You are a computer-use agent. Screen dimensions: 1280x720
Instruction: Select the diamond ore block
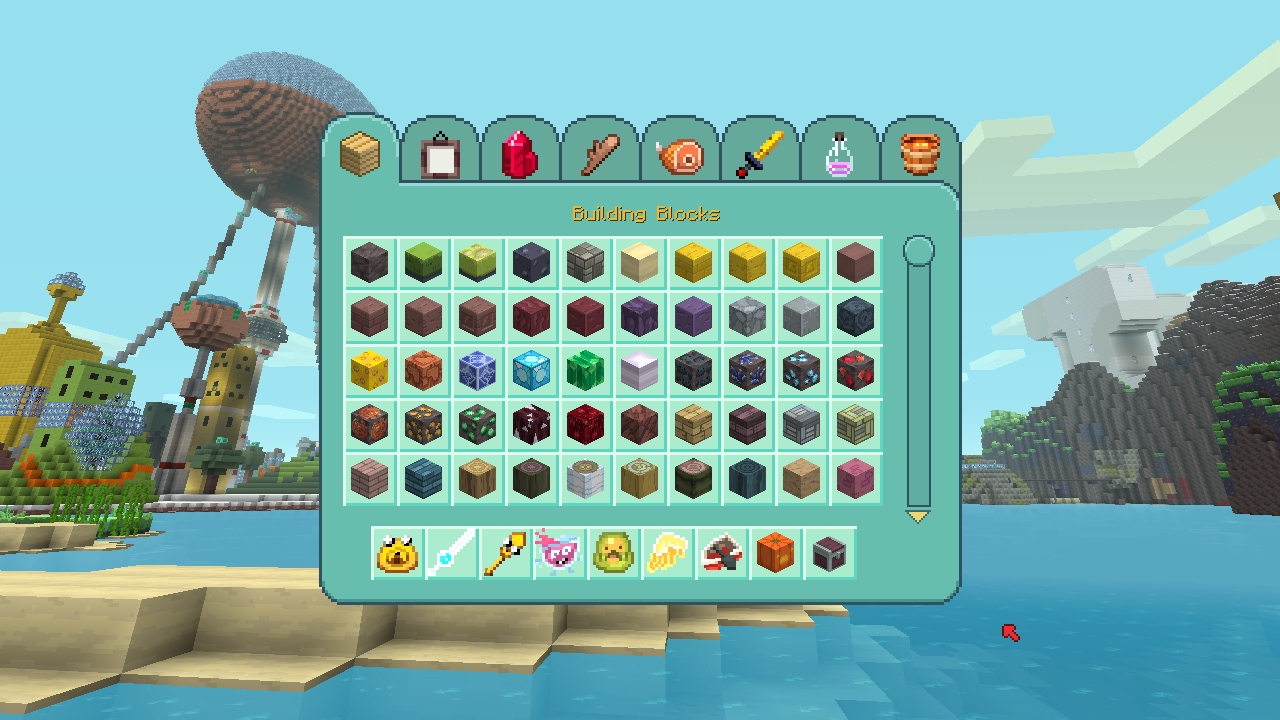coord(801,370)
